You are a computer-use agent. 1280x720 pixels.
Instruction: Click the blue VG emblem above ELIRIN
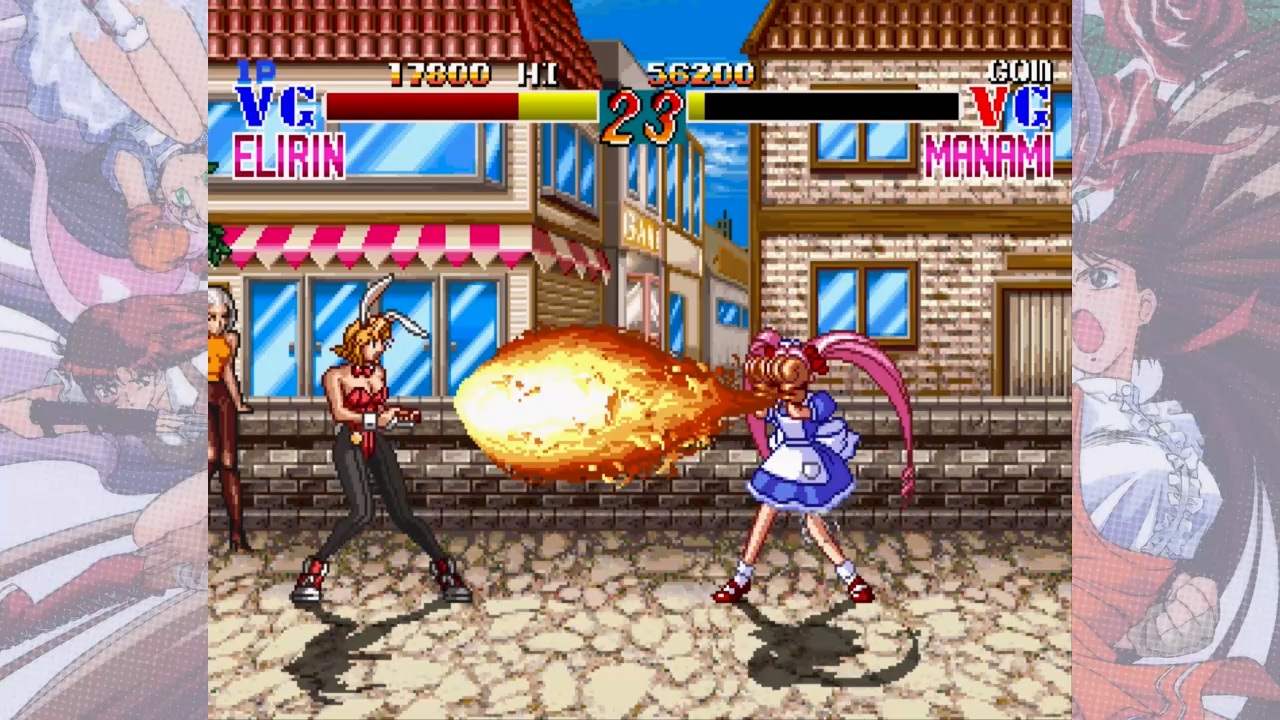tap(273, 105)
